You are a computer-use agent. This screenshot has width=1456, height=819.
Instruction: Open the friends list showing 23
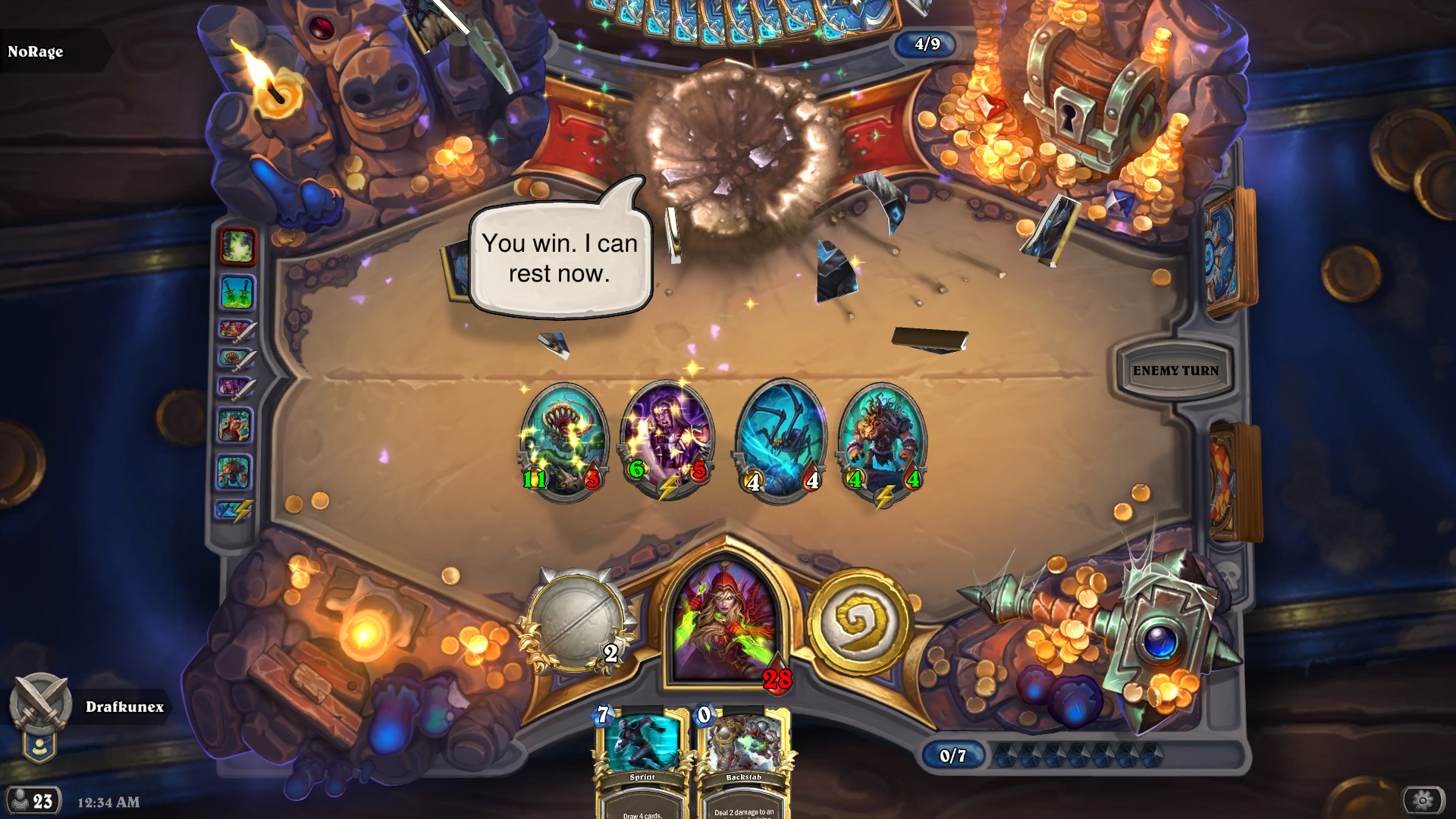point(33,801)
